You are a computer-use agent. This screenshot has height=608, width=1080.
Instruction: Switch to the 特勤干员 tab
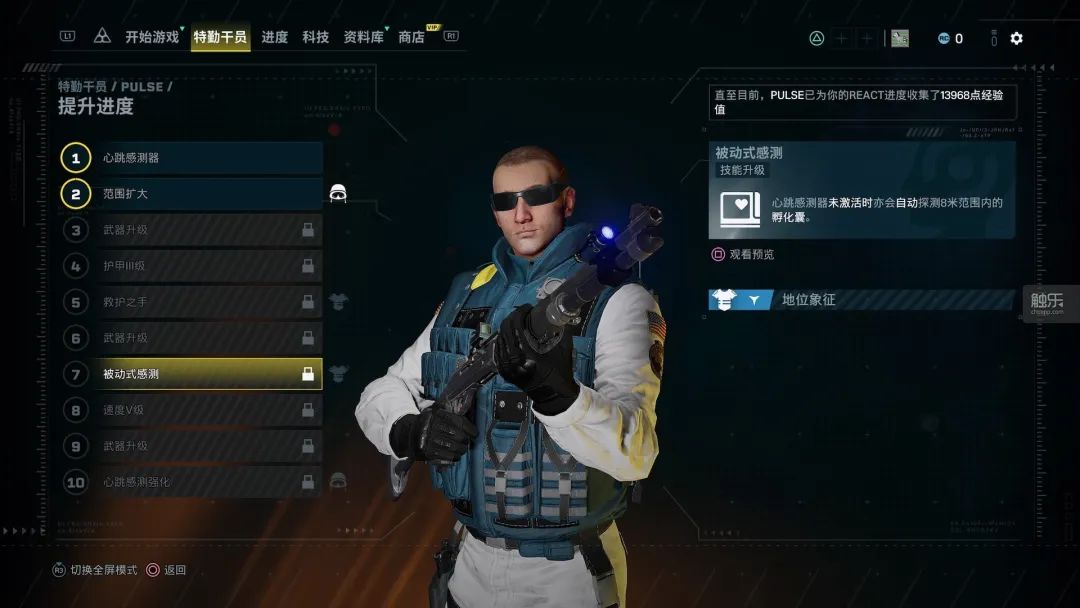220,37
